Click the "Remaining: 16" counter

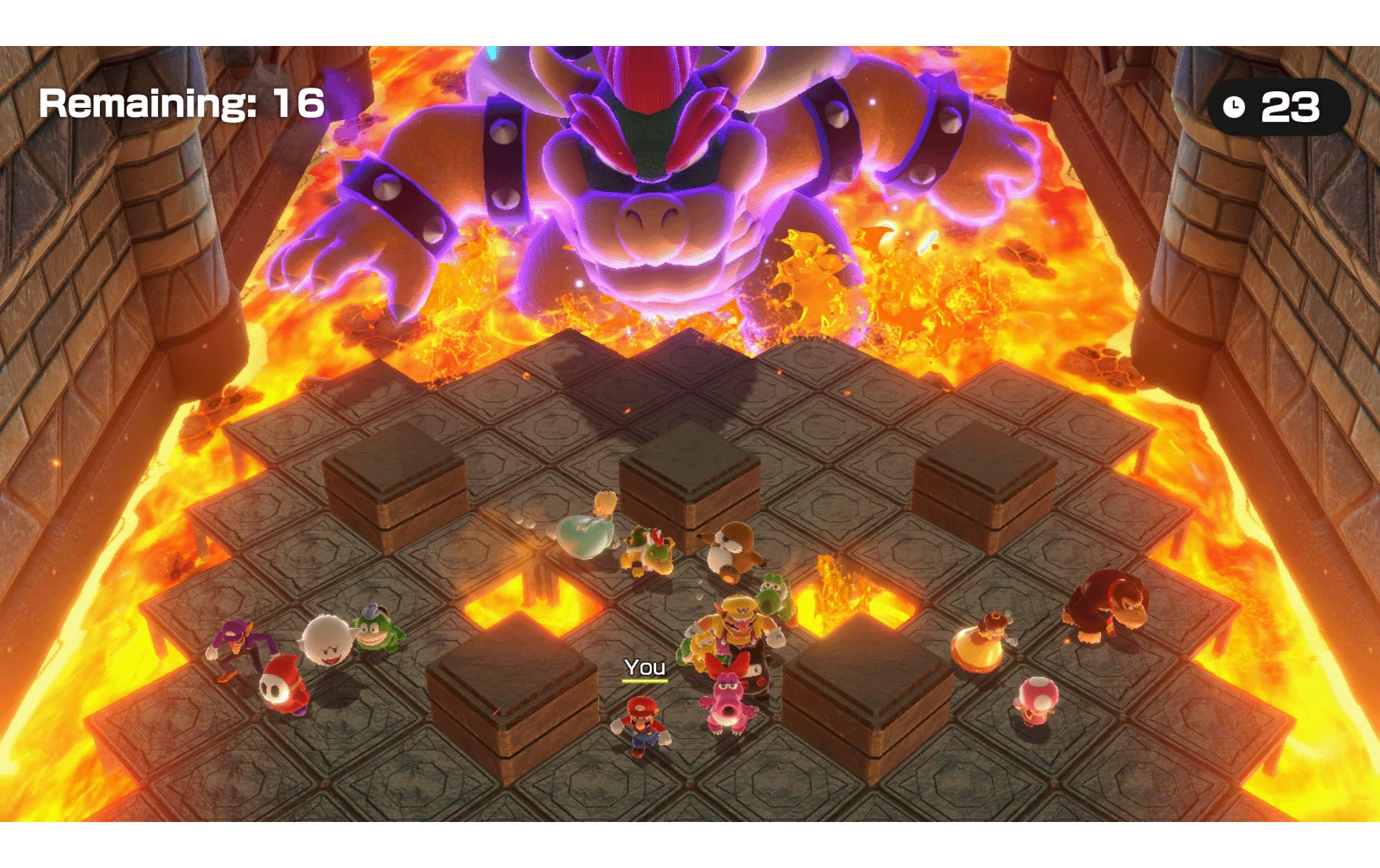click(180, 105)
